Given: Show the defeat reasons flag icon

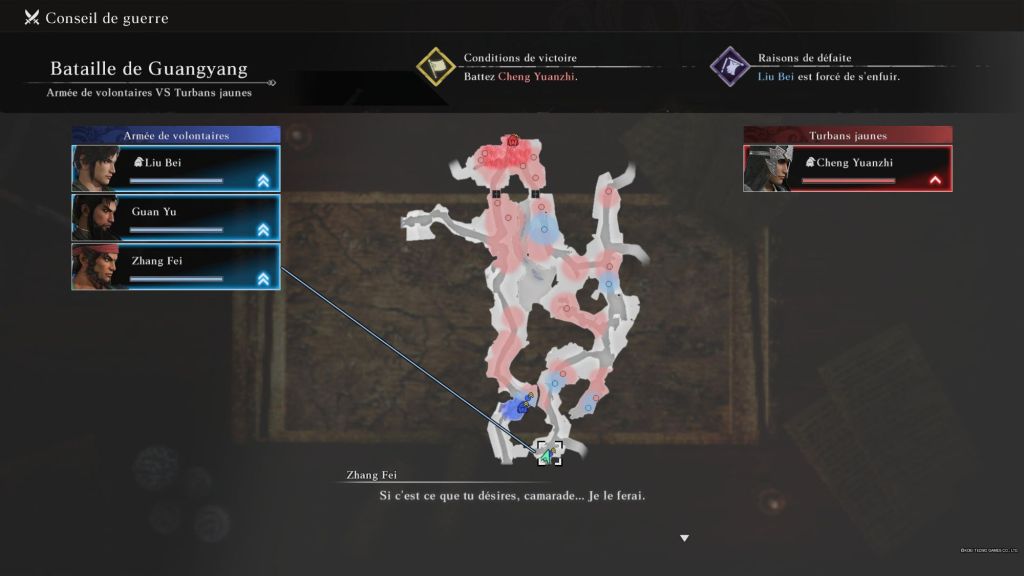Looking at the screenshot, I should click(730, 66).
